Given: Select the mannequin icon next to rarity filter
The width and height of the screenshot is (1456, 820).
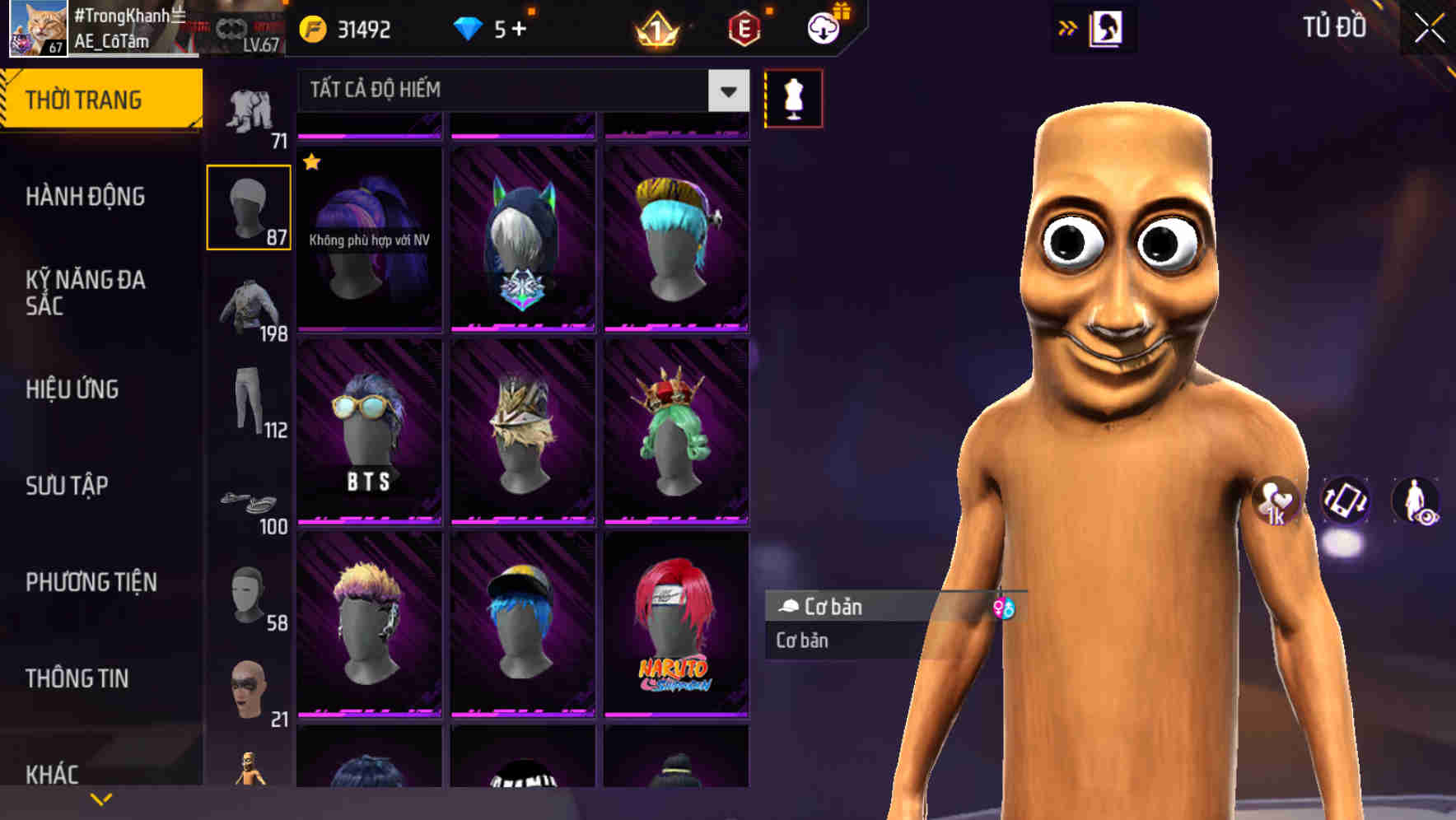Looking at the screenshot, I should pos(793,97).
